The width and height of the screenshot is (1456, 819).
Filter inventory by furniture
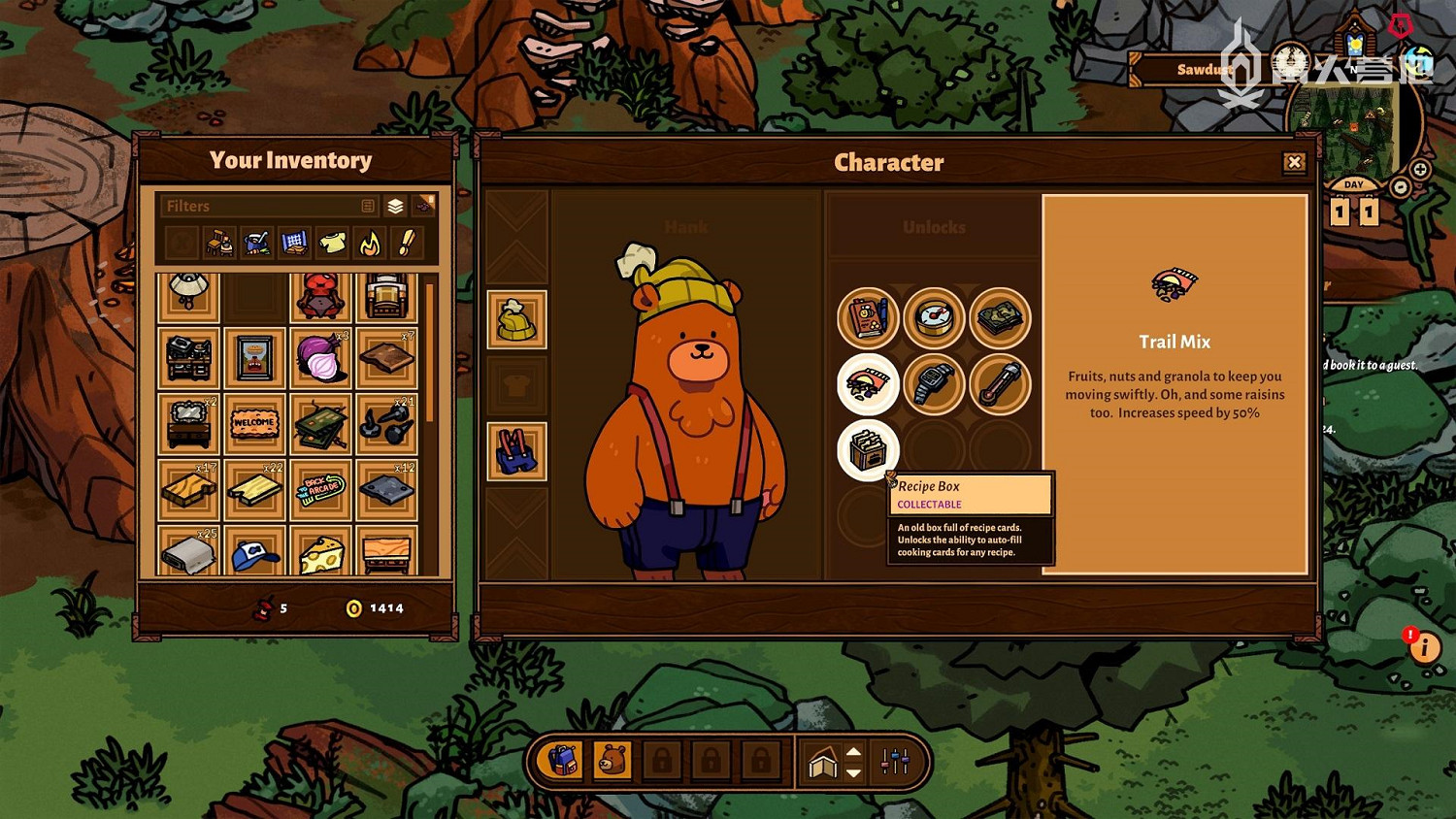point(219,243)
